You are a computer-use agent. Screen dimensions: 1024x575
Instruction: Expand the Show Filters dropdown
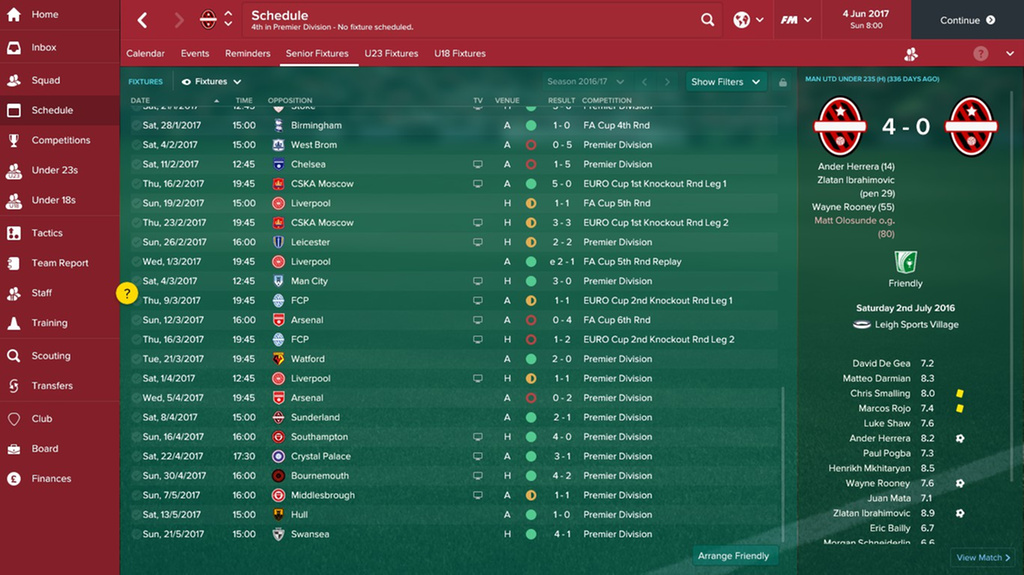[726, 82]
